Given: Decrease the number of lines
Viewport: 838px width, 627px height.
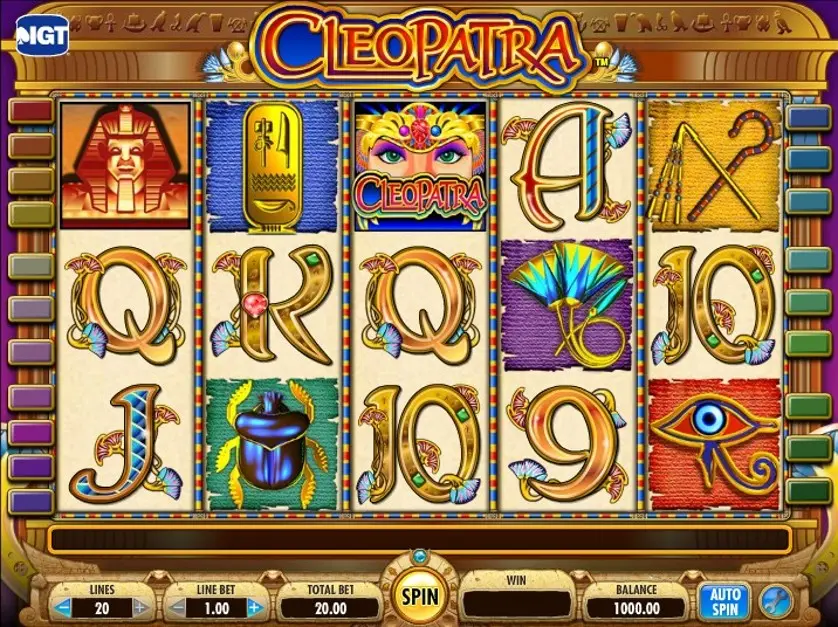Looking at the screenshot, I should tap(63, 607).
